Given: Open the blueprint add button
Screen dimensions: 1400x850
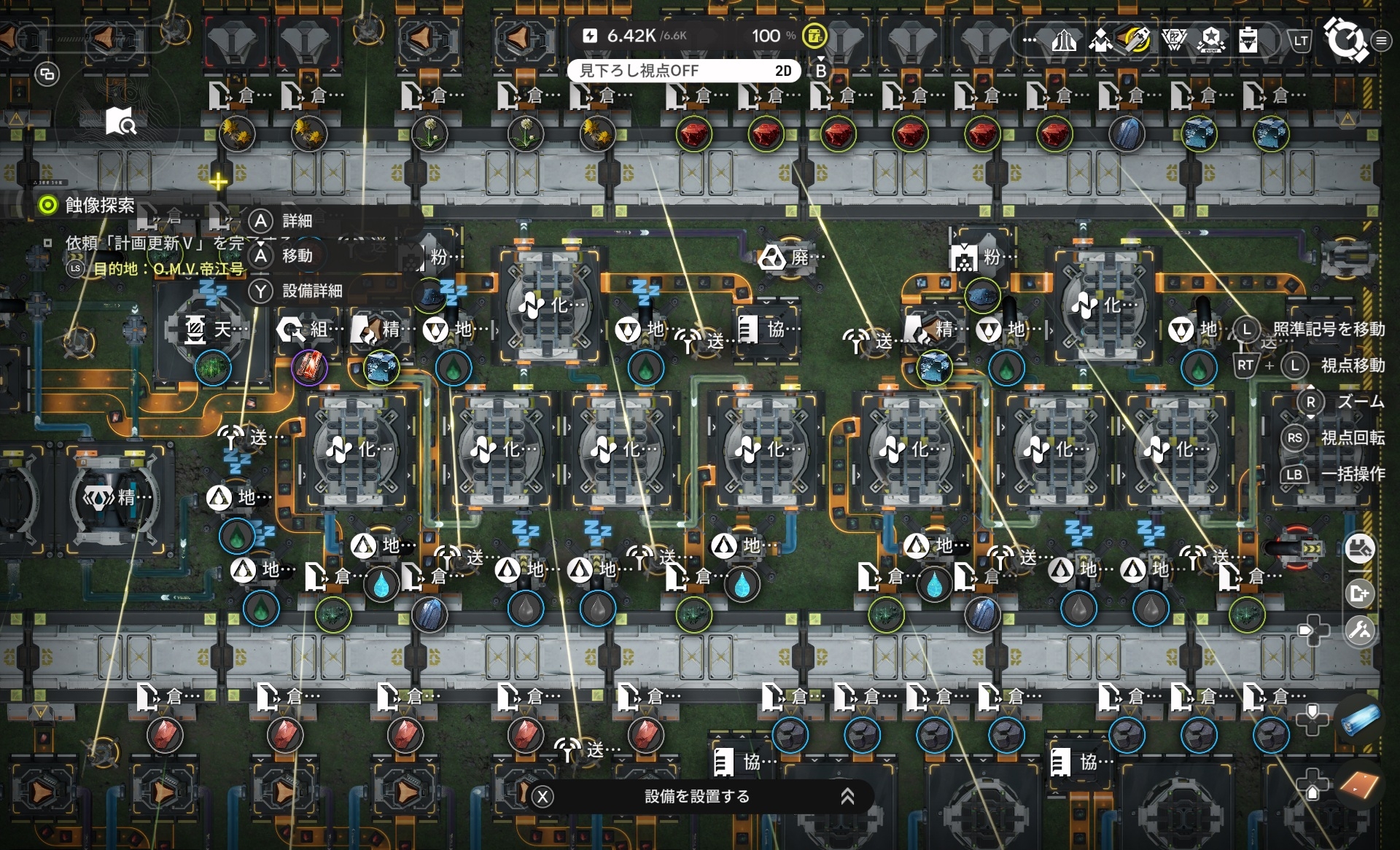Looking at the screenshot, I should pos(1359,593).
